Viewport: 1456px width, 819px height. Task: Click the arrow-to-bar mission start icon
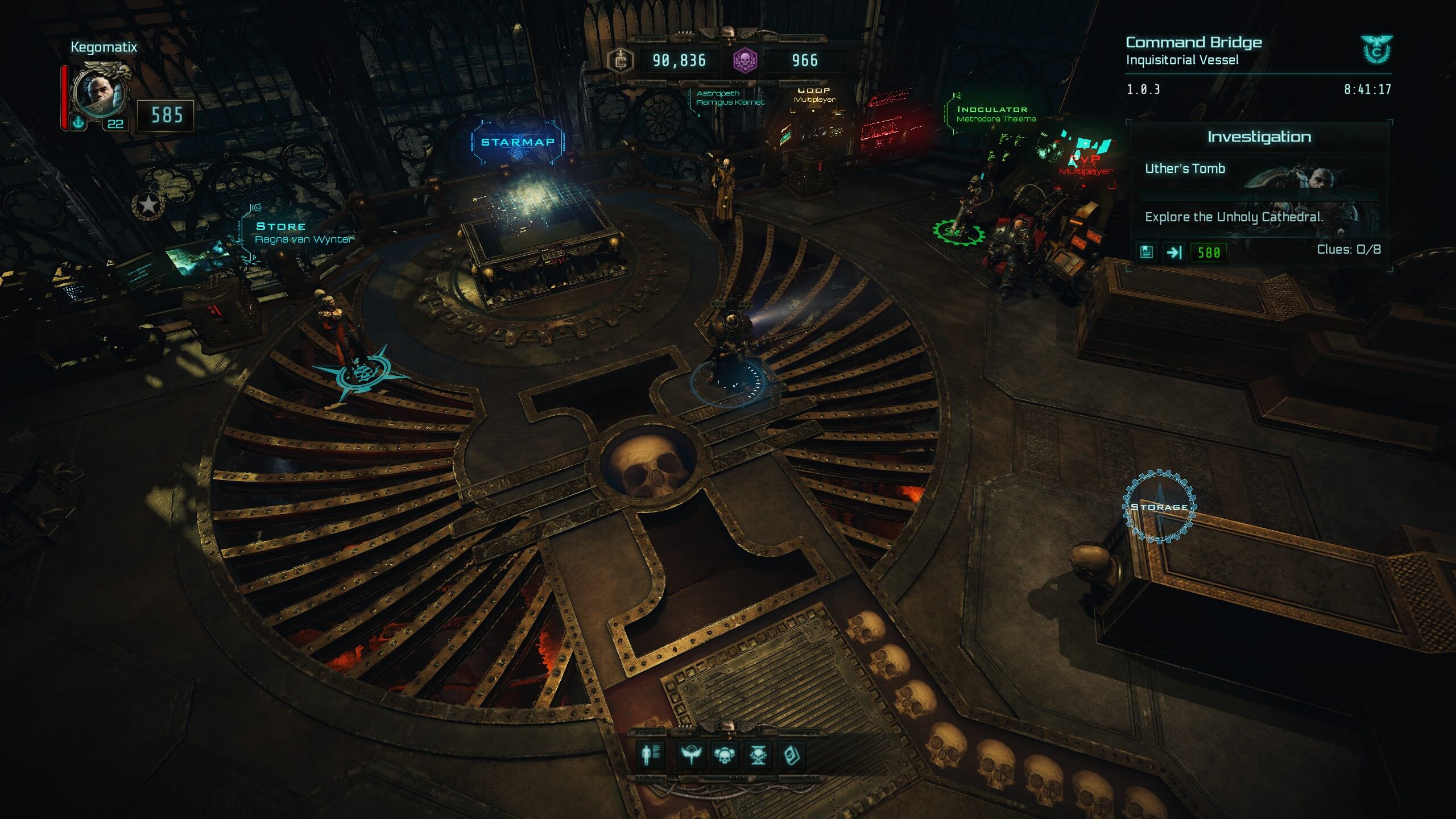point(1174,252)
